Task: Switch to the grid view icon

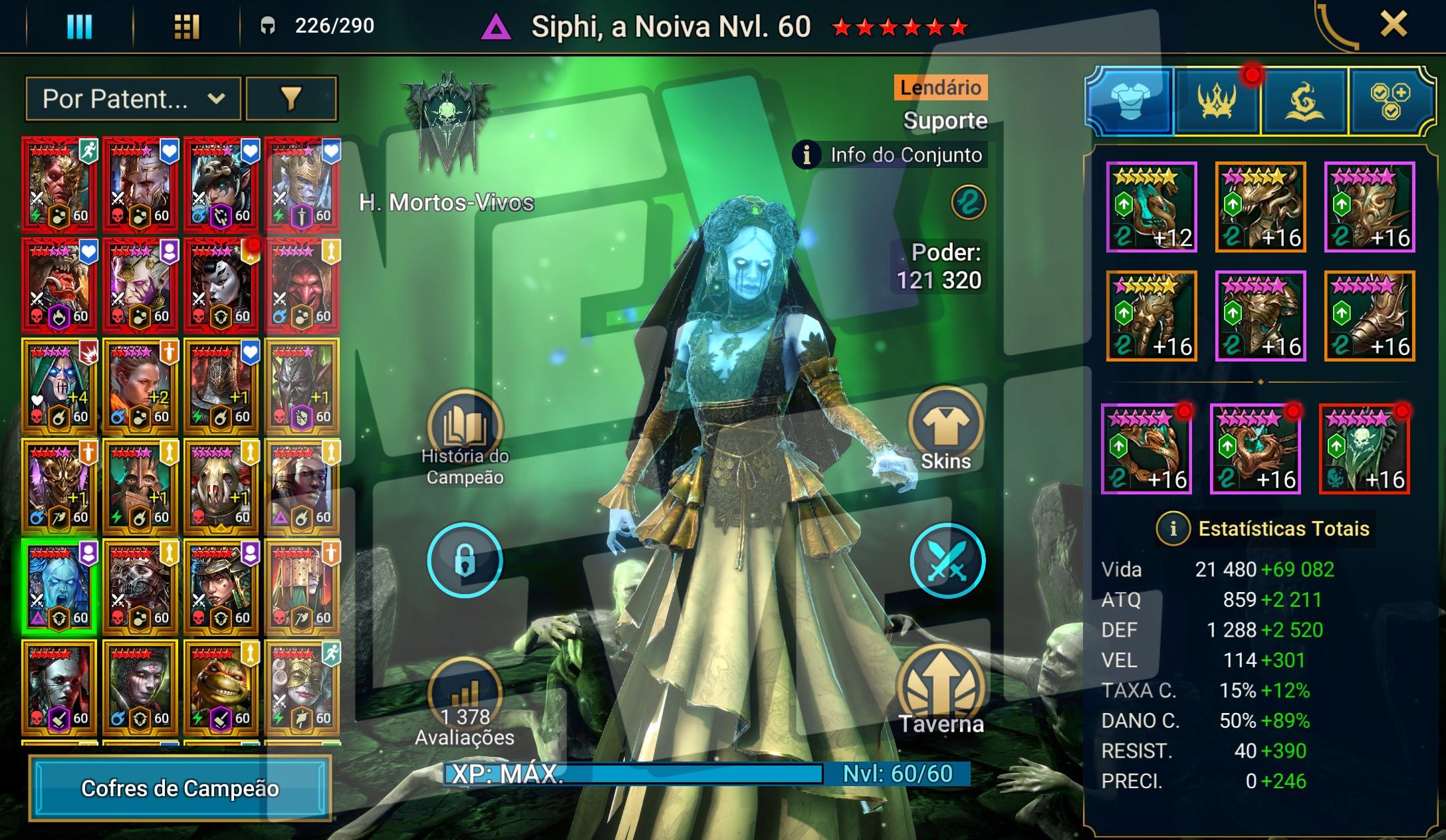Action: coord(186,27)
